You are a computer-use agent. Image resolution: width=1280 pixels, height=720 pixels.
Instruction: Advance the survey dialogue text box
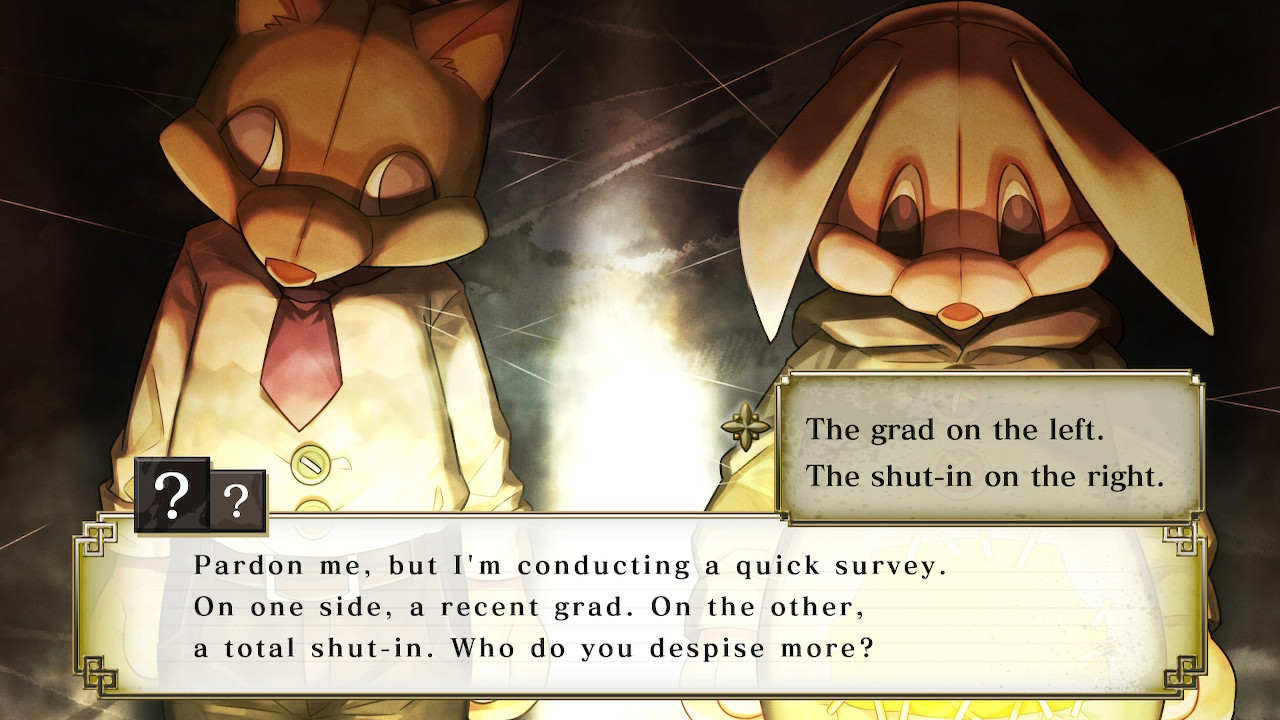click(x=640, y=606)
